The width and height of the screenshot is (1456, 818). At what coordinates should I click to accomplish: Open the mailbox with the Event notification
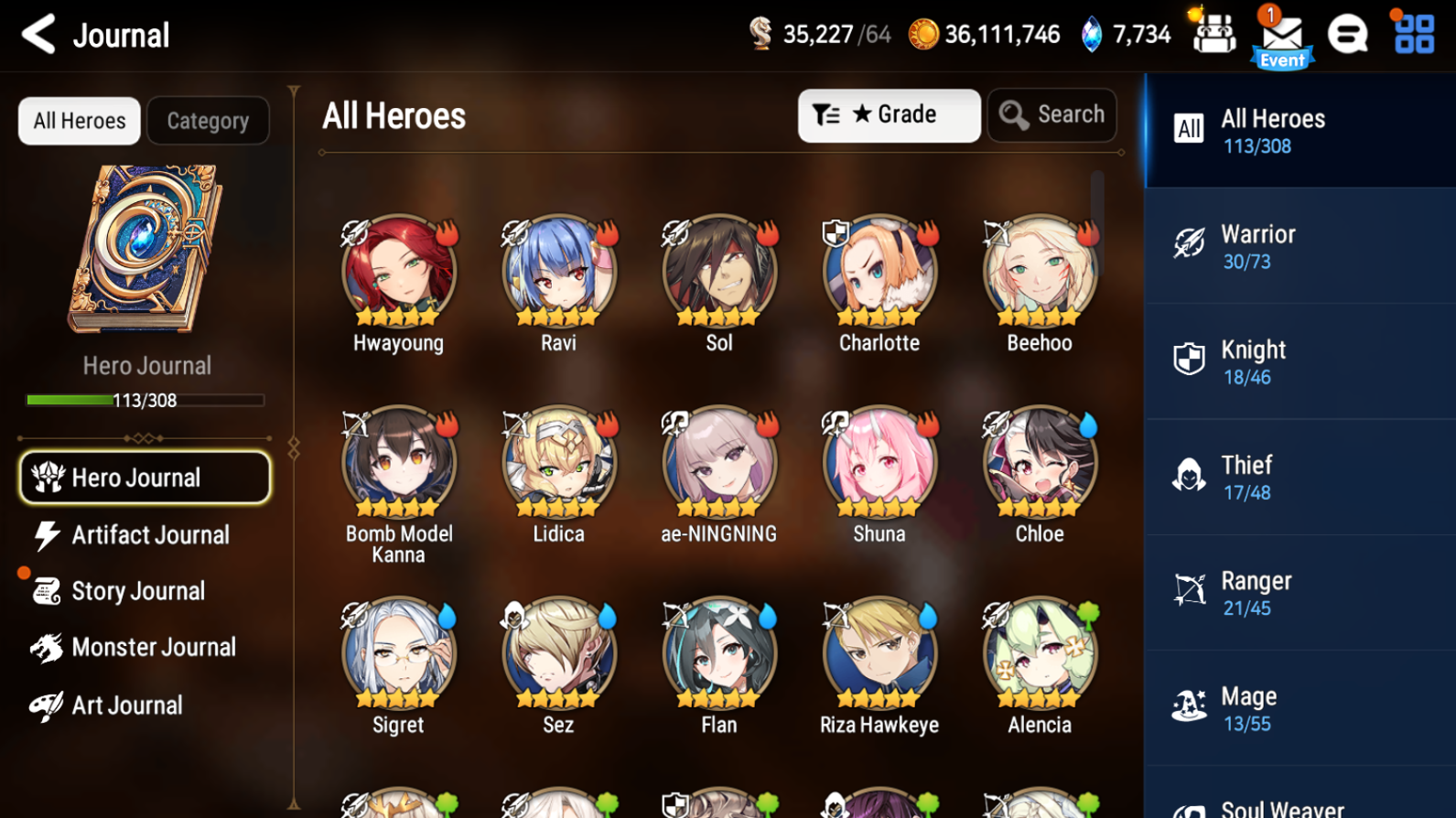[x=1281, y=37]
